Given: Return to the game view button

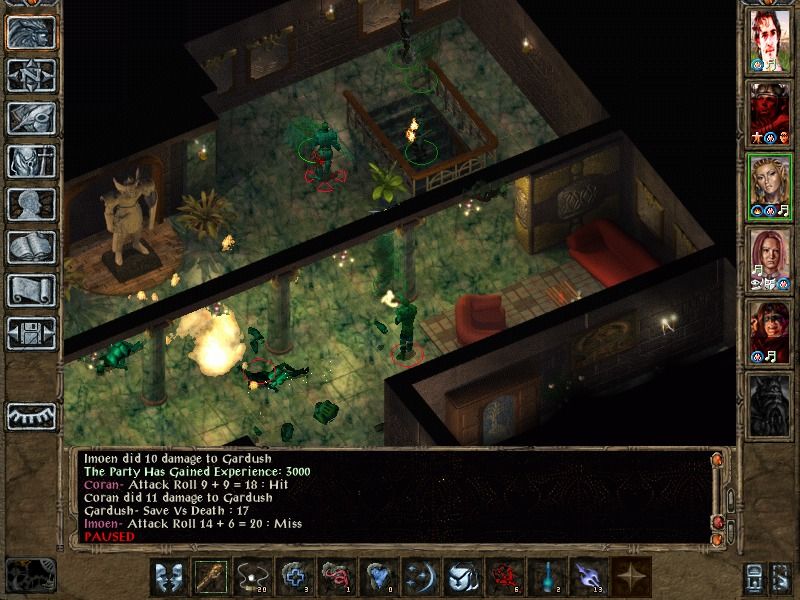Looking at the screenshot, I should pos(31,33).
